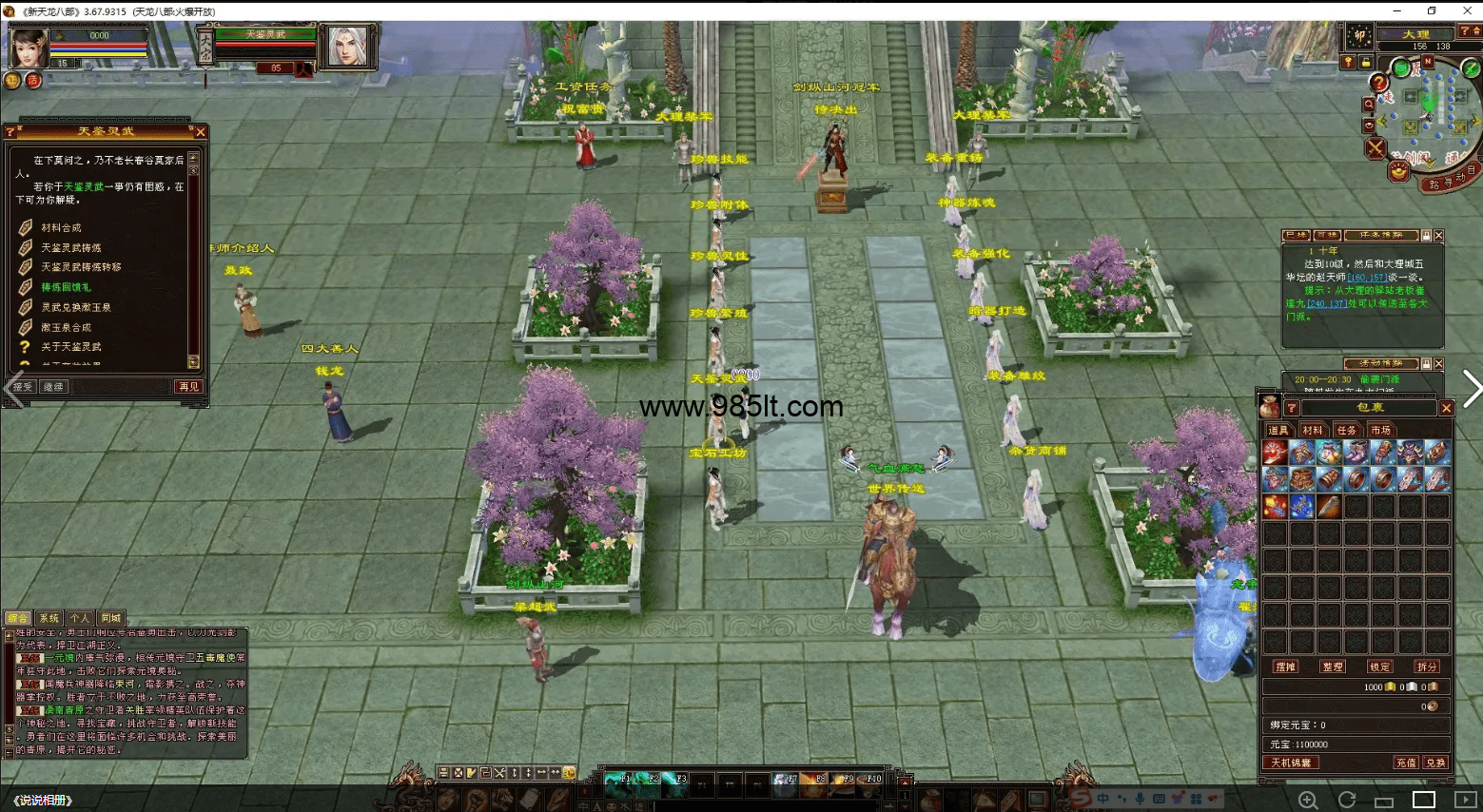Click the 拆分 split button
Image resolution: width=1483 pixels, height=812 pixels.
click(1427, 667)
